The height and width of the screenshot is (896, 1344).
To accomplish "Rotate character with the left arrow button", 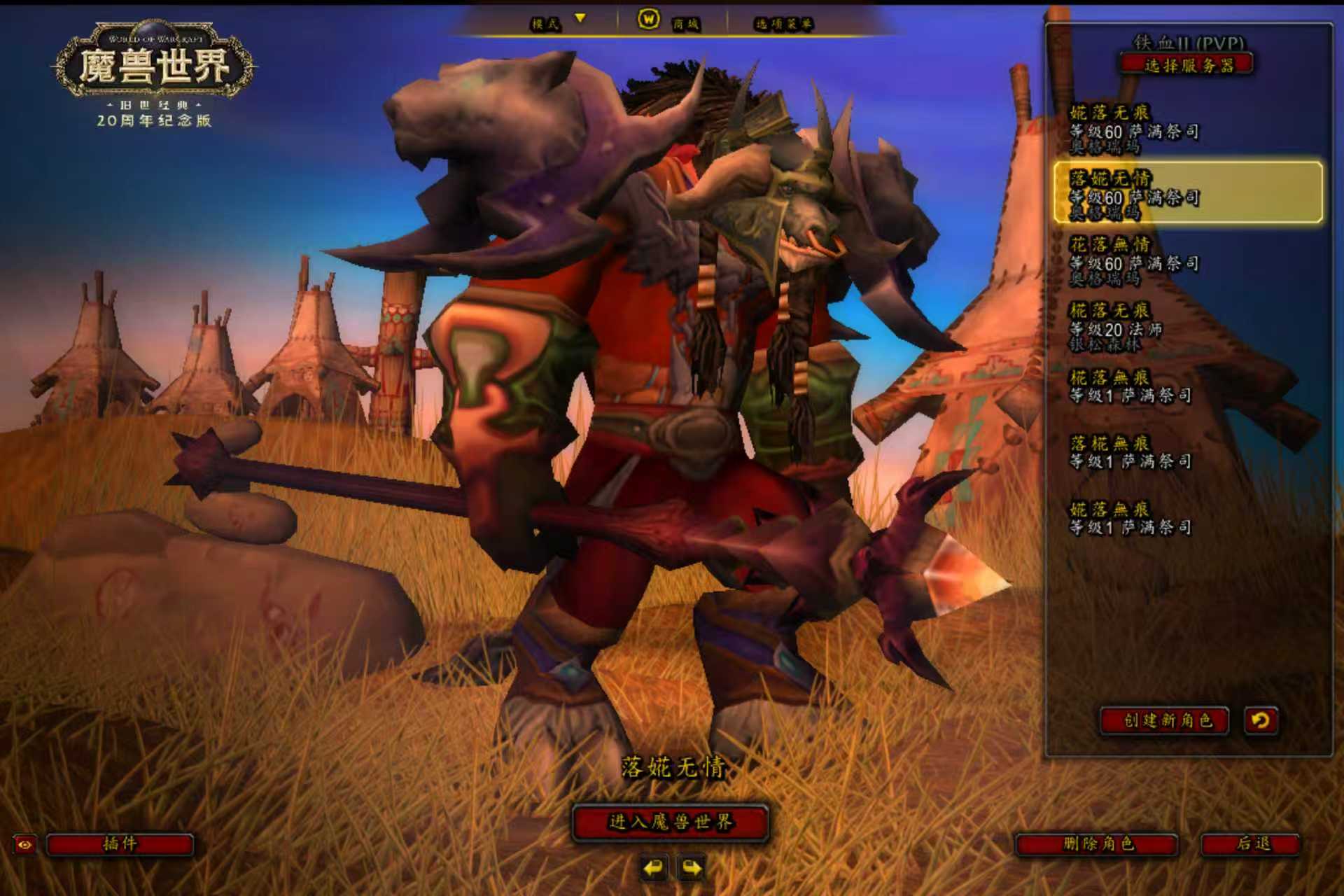I will coord(653,869).
